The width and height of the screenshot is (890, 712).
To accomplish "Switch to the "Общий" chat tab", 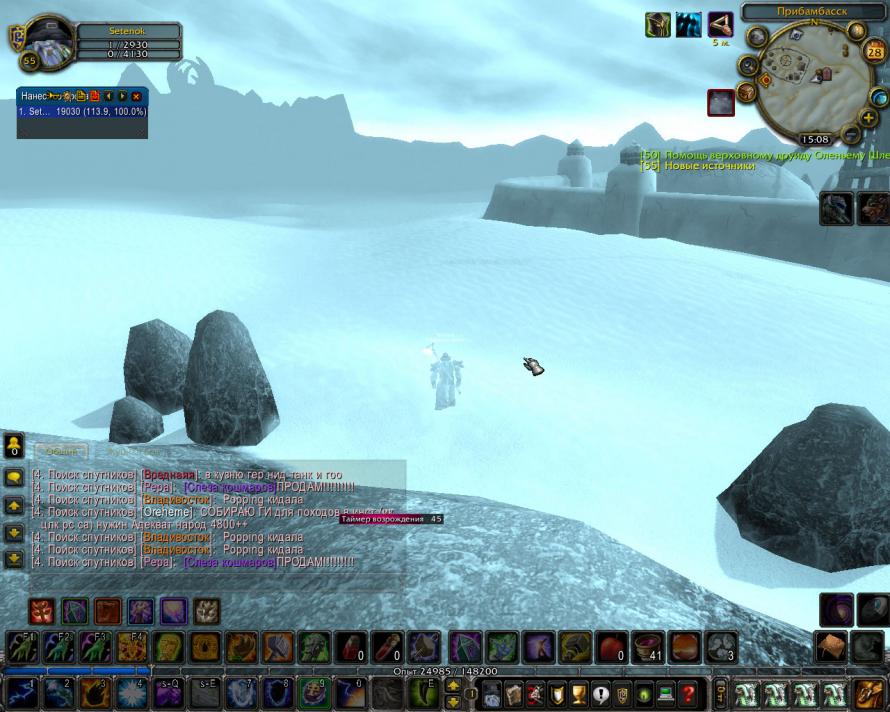I will [x=60, y=451].
